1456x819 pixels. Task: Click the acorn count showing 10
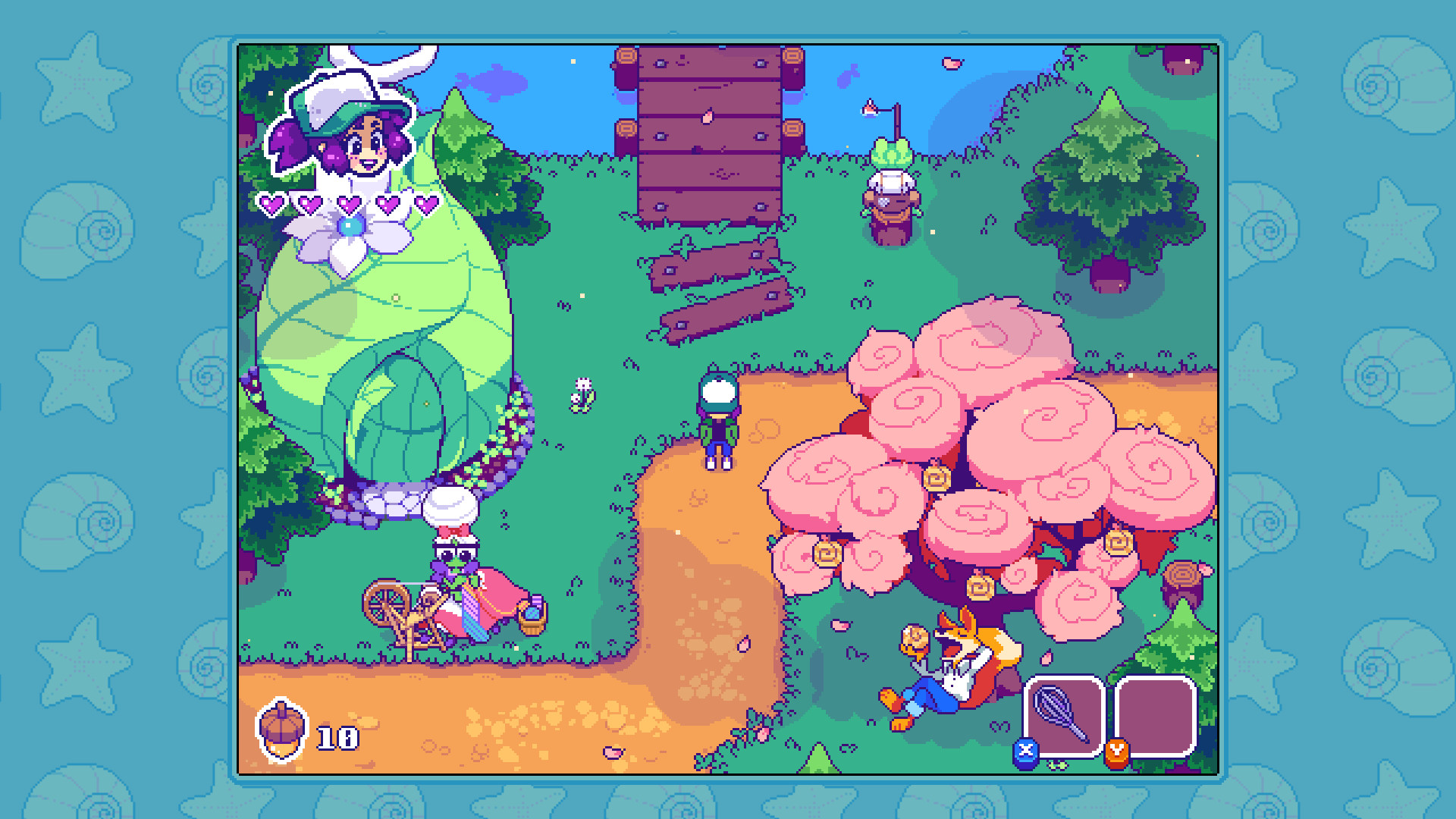coord(336,737)
